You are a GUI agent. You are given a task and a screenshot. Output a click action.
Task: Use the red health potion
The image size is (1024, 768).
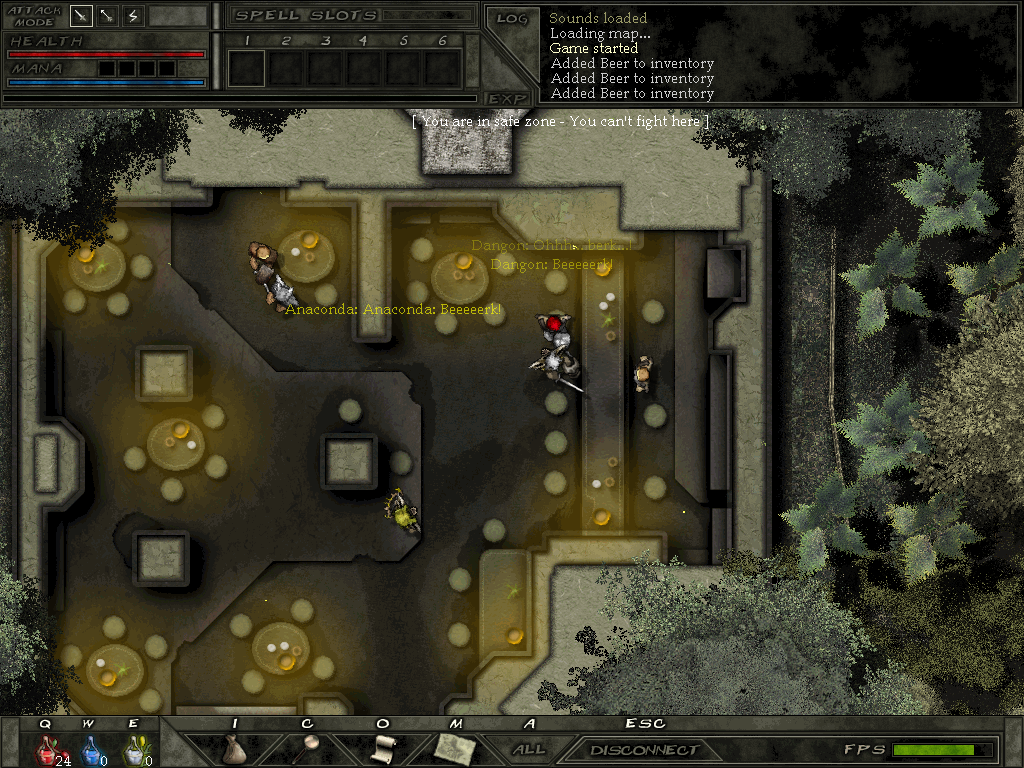[x=46, y=749]
